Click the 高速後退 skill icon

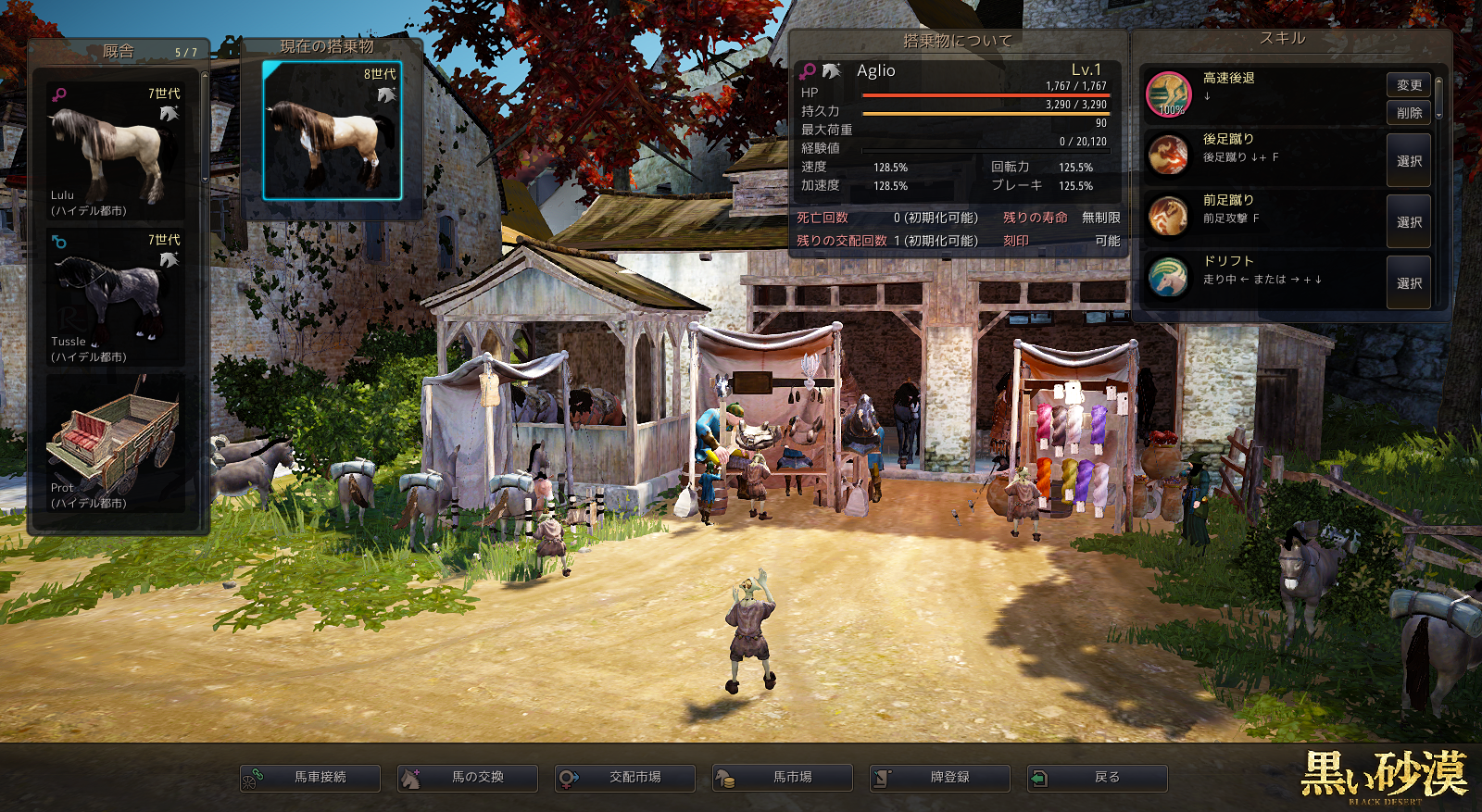[1169, 94]
